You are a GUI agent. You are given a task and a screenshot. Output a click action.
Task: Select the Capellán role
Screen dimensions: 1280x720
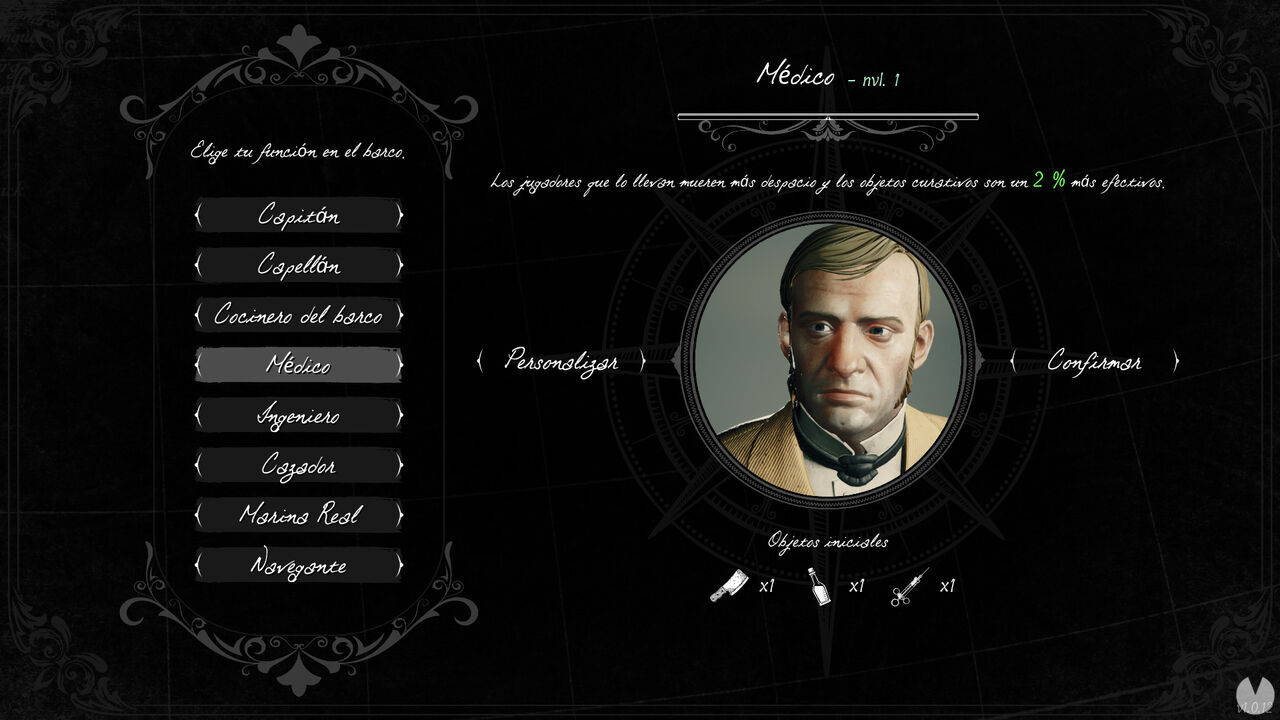tap(299, 265)
